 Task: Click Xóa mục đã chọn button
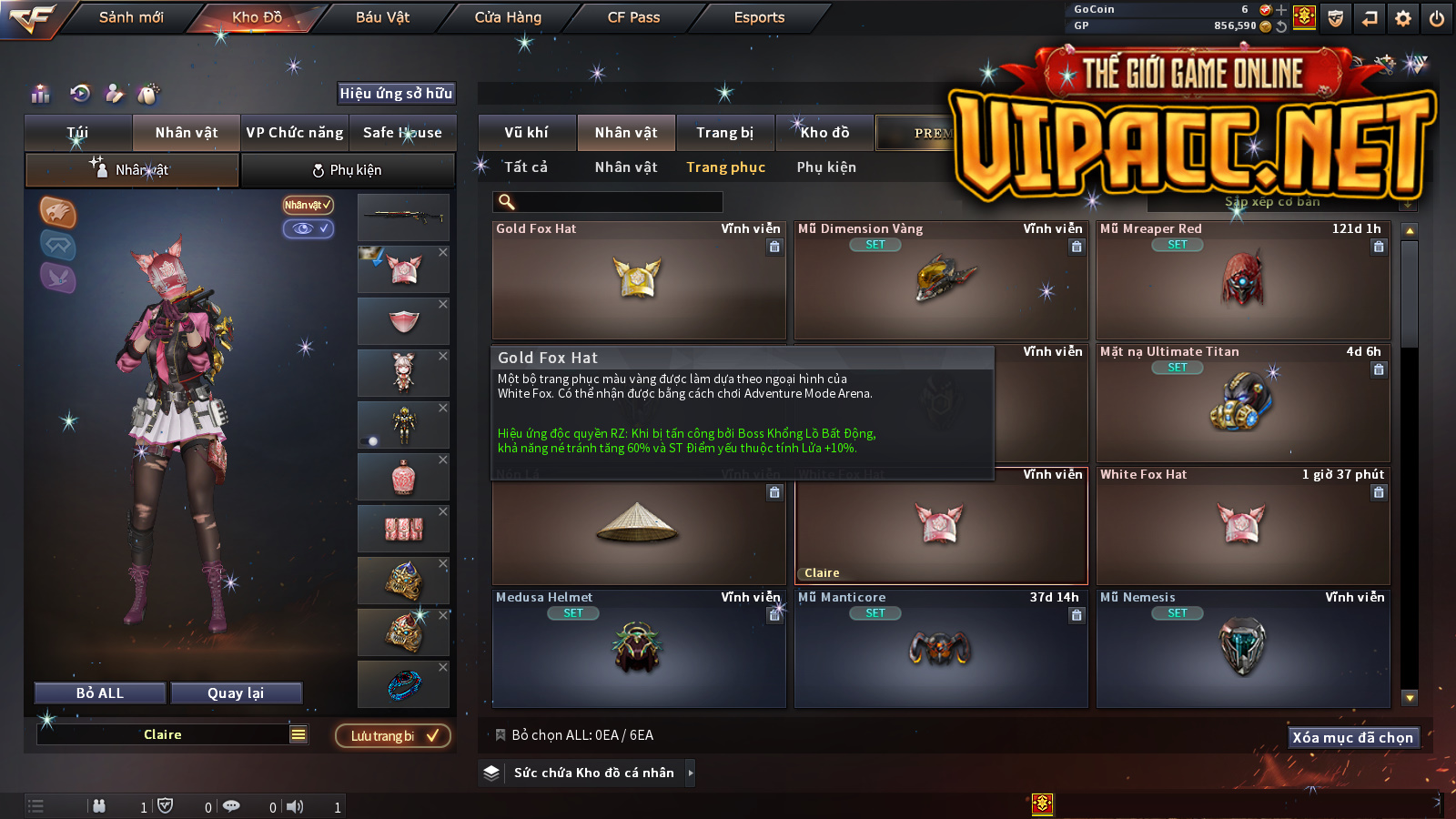(x=1353, y=738)
